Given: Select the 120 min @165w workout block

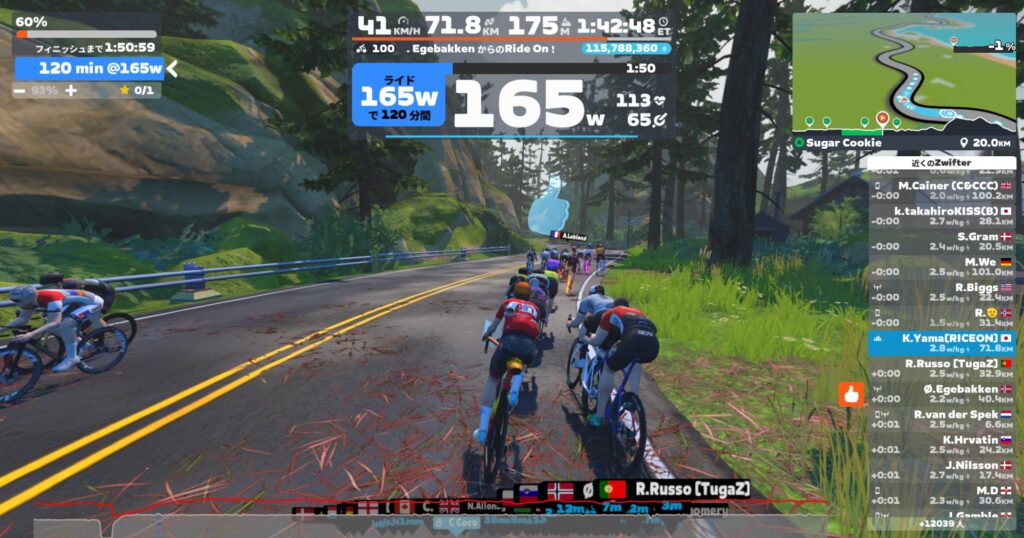Looking at the screenshot, I should pyautogui.click(x=89, y=68).
